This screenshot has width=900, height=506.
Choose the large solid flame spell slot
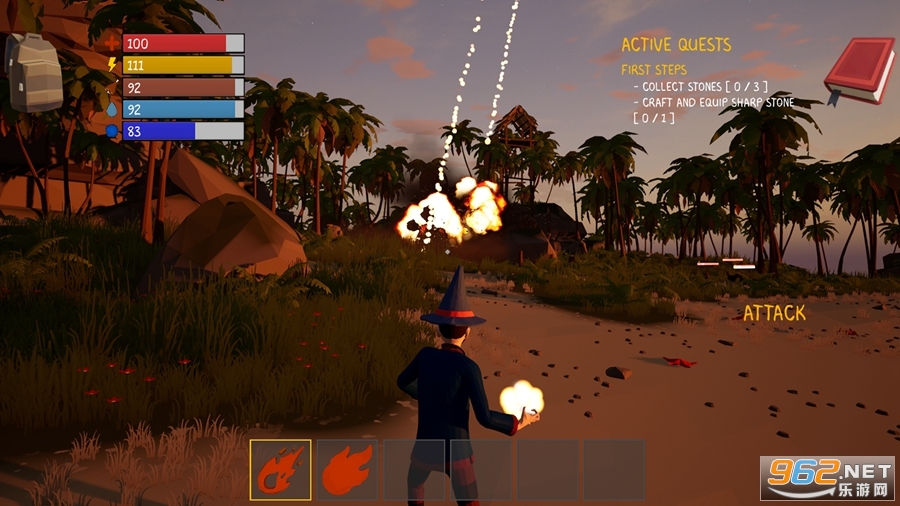coord(347,469)
